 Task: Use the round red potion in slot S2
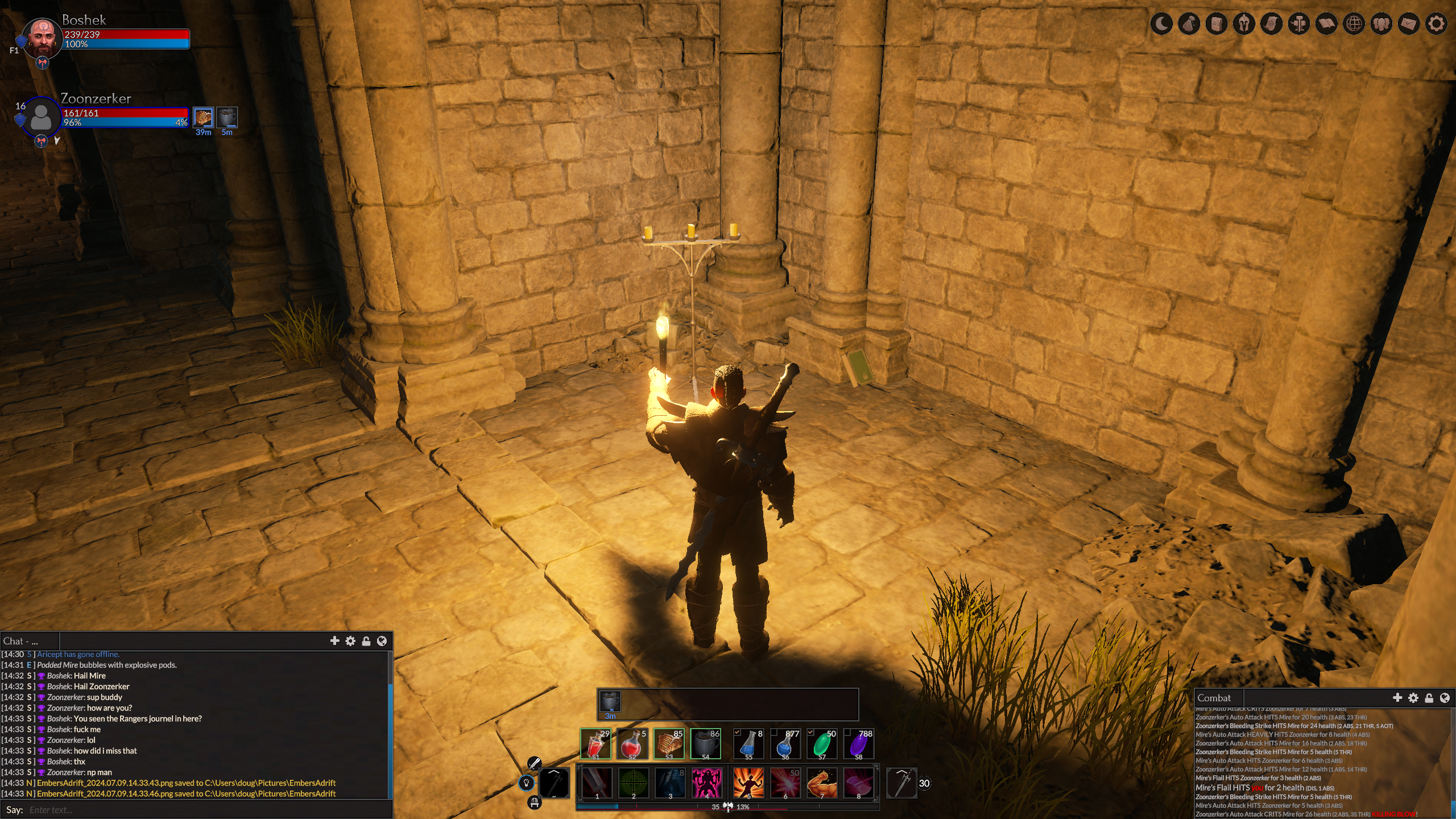point(632,744)
